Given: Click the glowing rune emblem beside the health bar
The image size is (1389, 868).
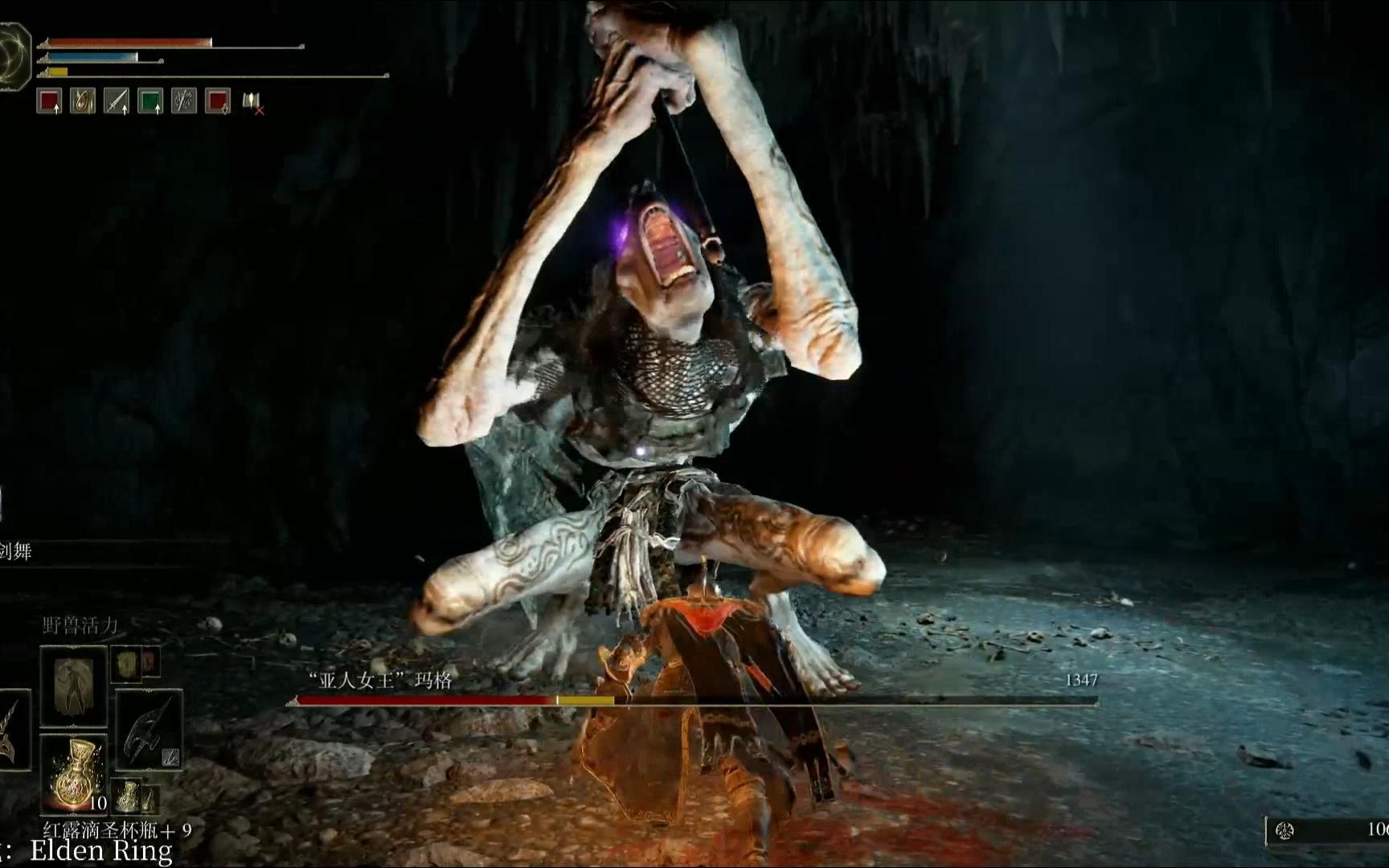Looking at the screenshot, I should (14, 56).
